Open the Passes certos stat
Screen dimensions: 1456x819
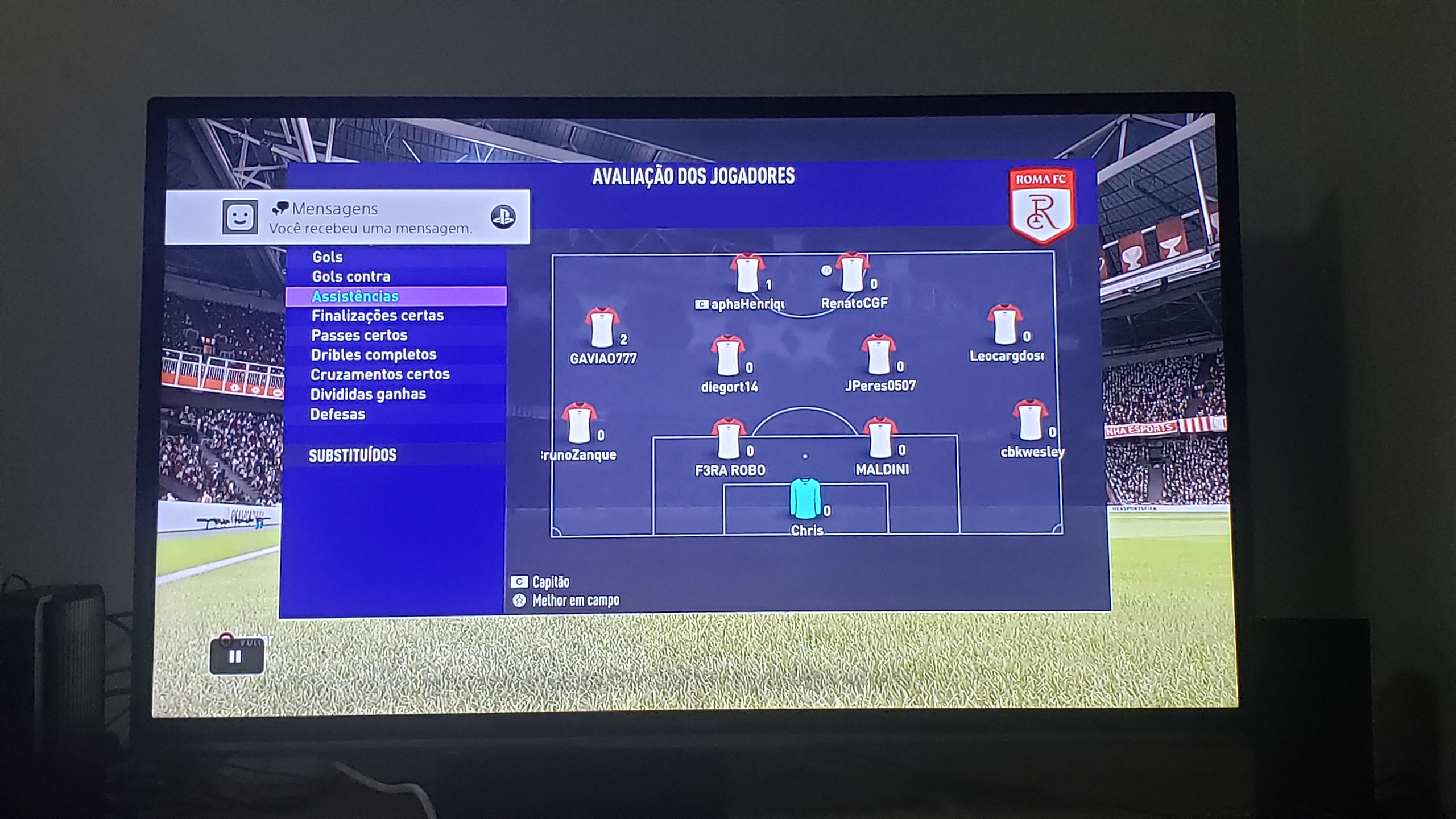point(359,336)
